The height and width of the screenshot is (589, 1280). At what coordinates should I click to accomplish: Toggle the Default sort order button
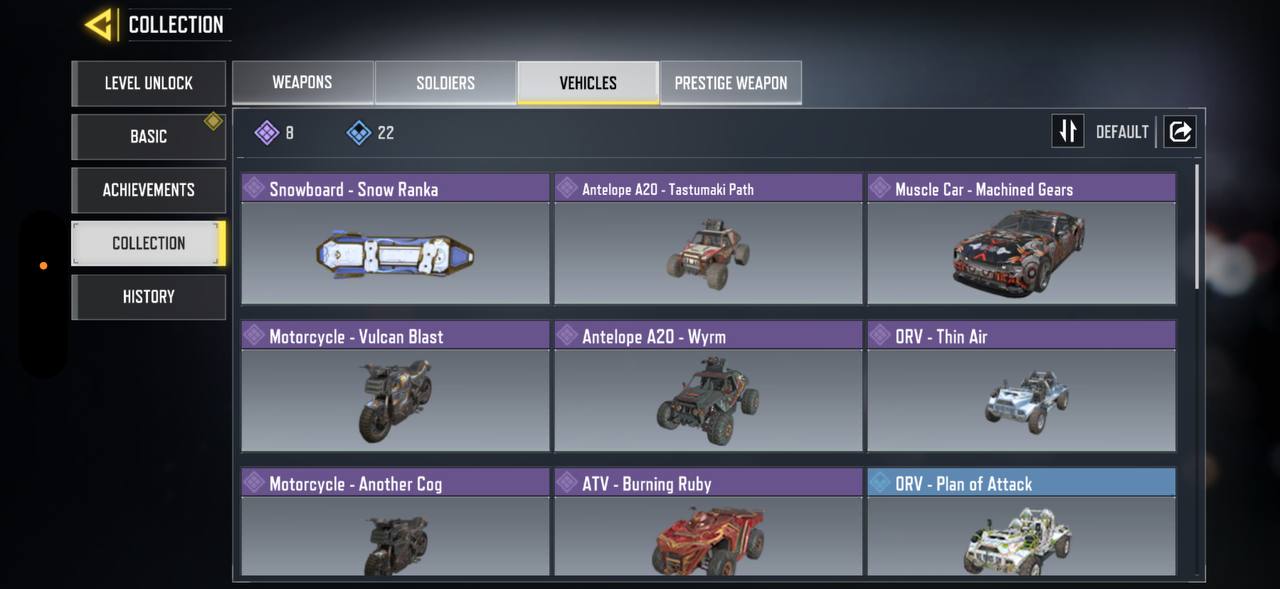pos(1068,132)
